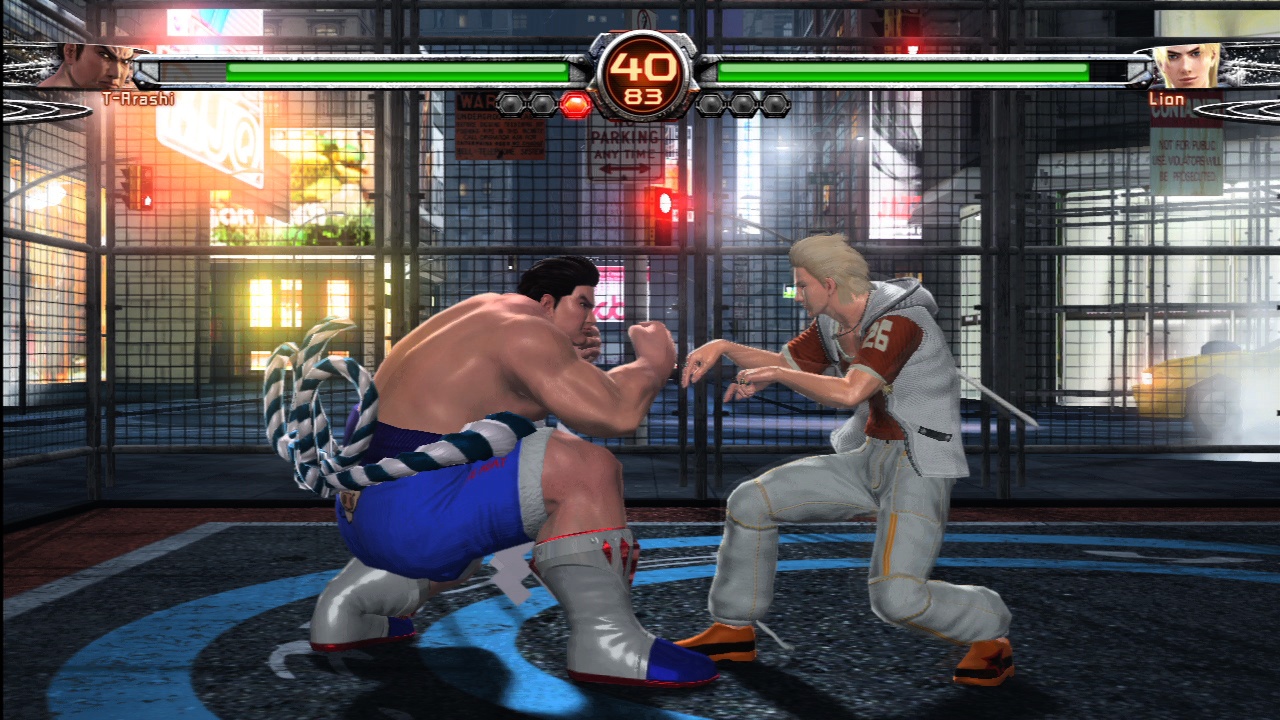
Task: Click the middle round pip beside Lion's name
Action: click(744, 103)
